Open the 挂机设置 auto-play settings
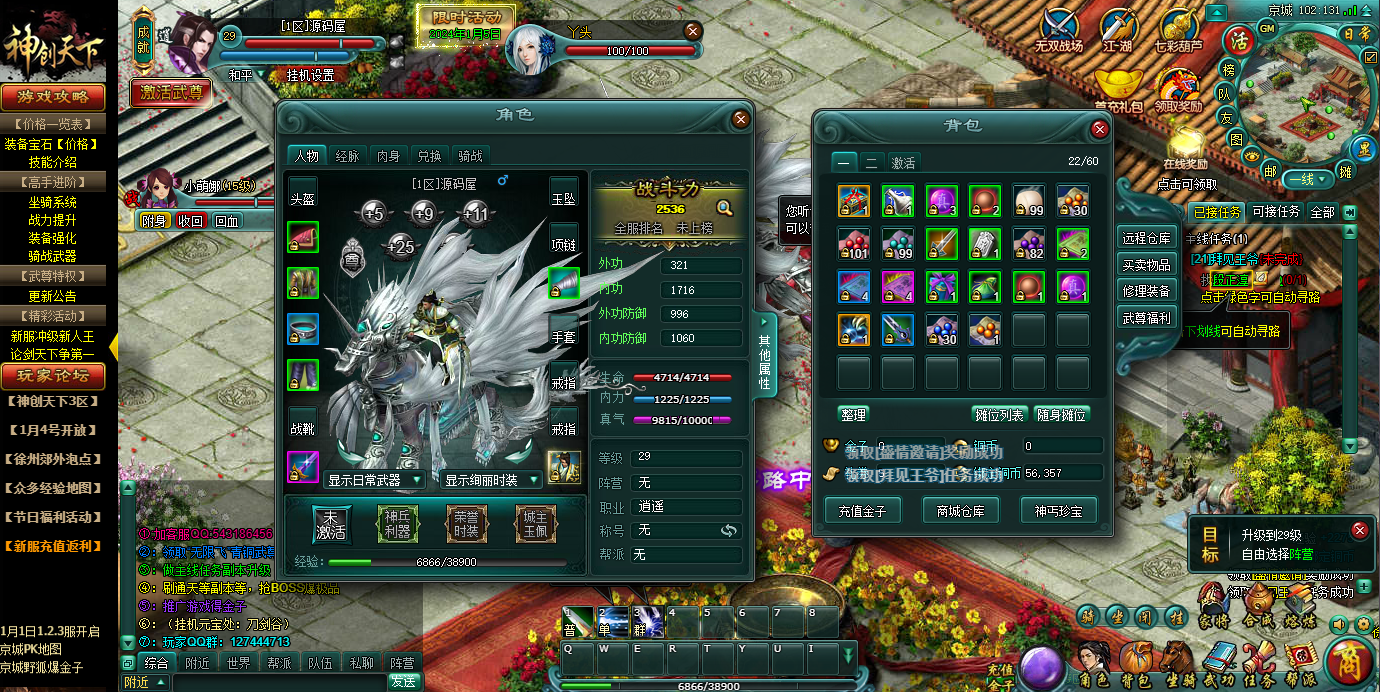 [x=310, y=75]
